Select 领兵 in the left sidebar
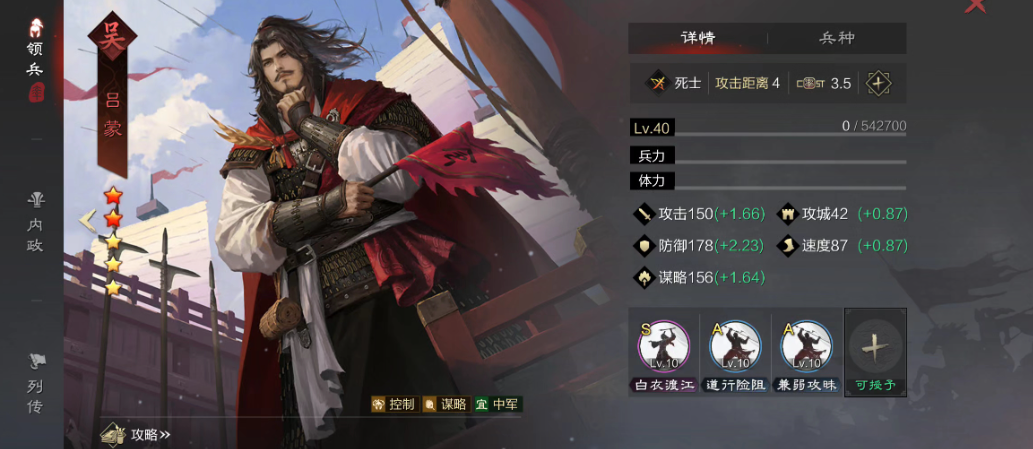1033x449 pixels. point(35,58)
